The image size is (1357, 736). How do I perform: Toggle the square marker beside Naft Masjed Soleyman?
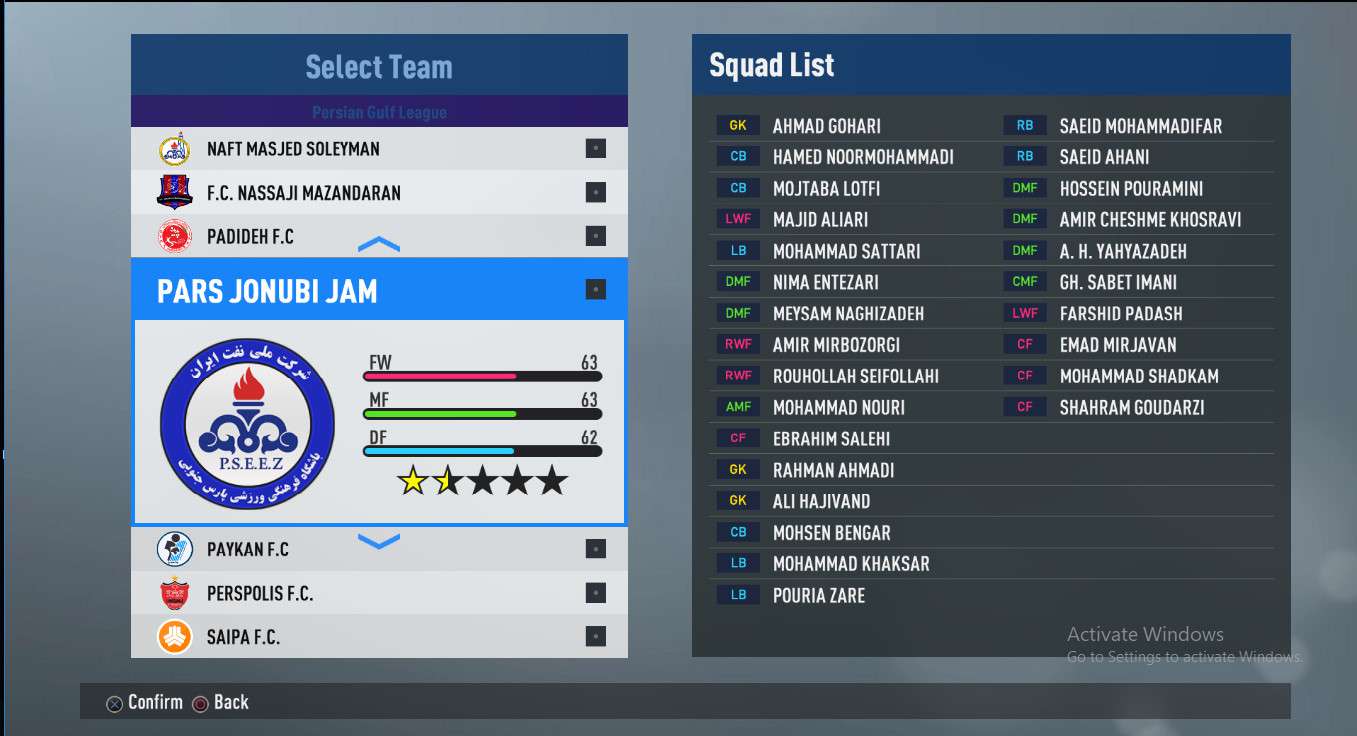[x=596, y=149]
